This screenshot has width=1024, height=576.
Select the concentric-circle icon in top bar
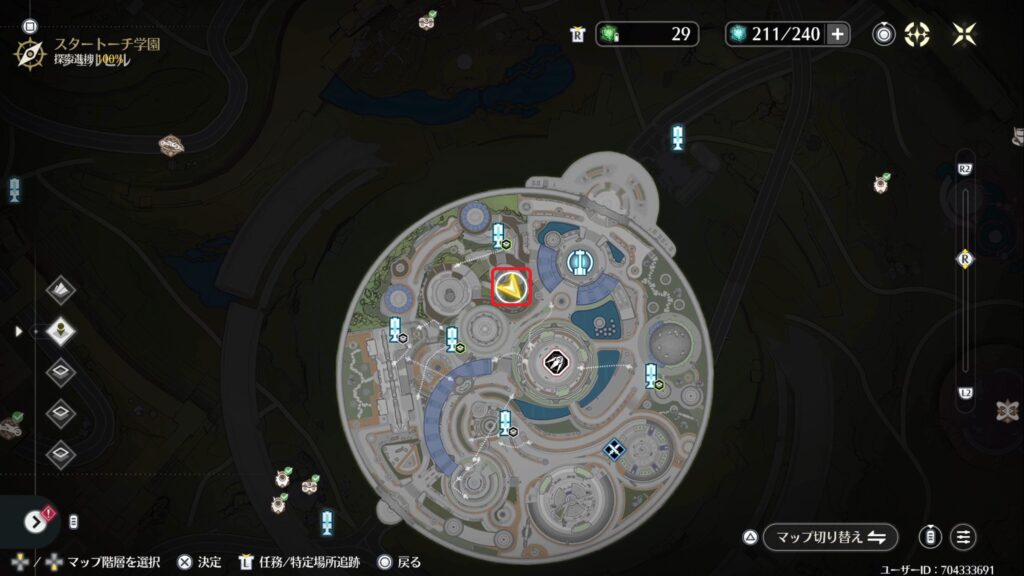[x=884, y=34]
